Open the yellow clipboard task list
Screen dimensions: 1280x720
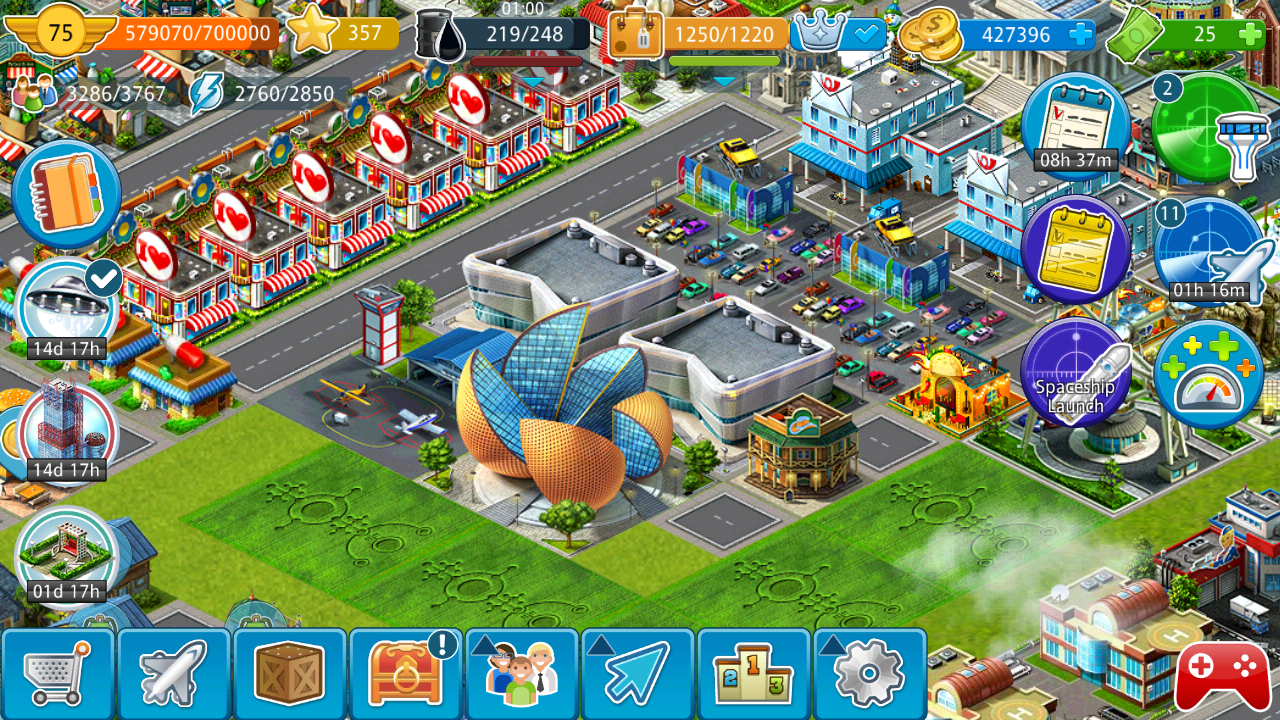pyautogui.click(x=1075, y=250)
